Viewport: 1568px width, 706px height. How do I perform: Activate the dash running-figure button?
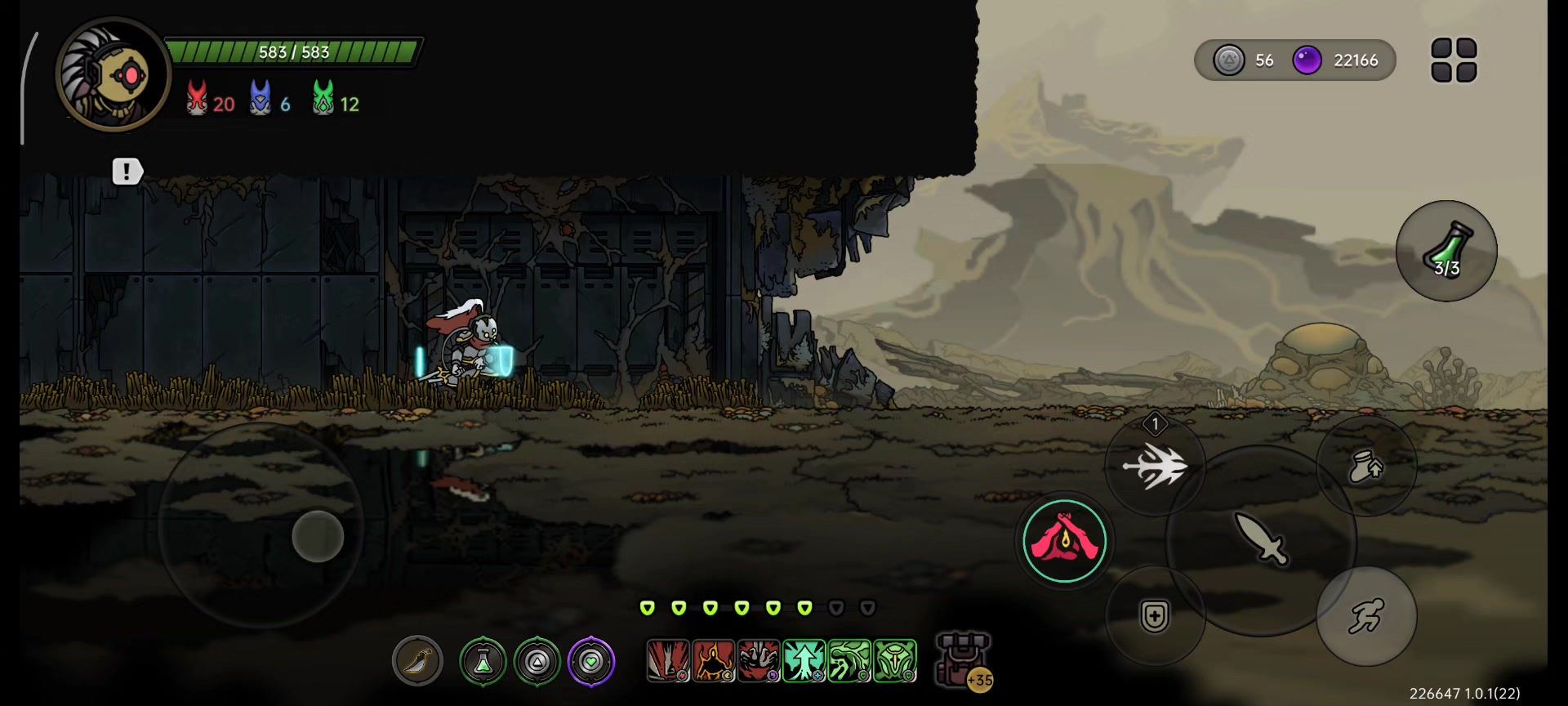1365,616
